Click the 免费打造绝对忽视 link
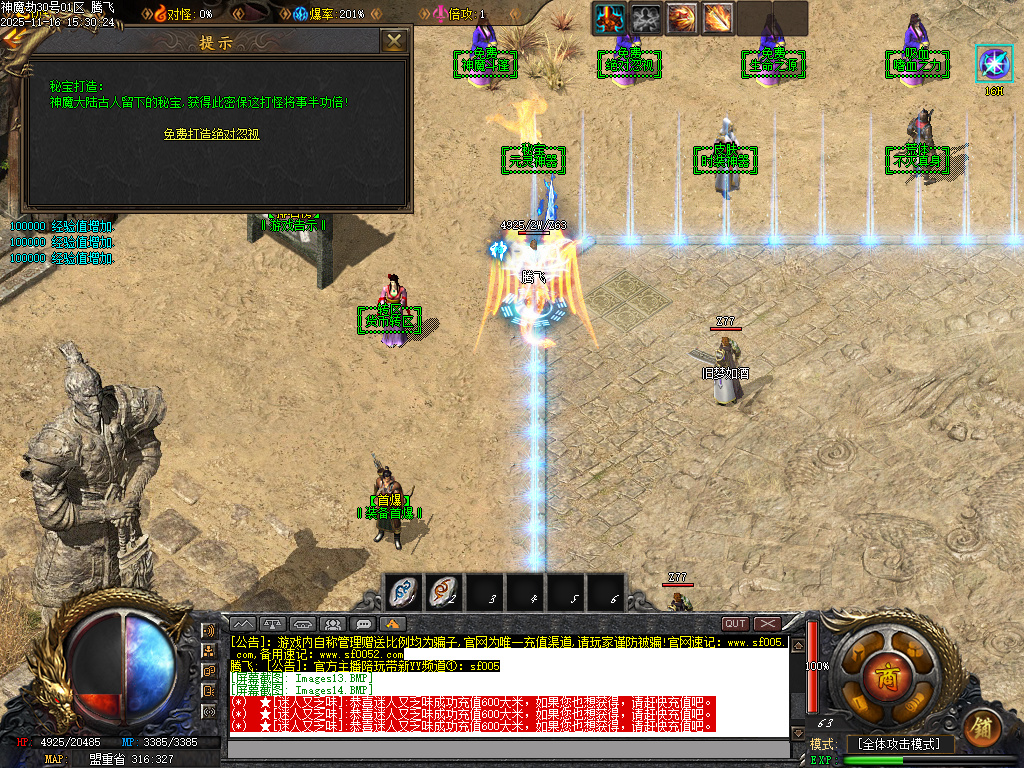 (x=212, y=133)
